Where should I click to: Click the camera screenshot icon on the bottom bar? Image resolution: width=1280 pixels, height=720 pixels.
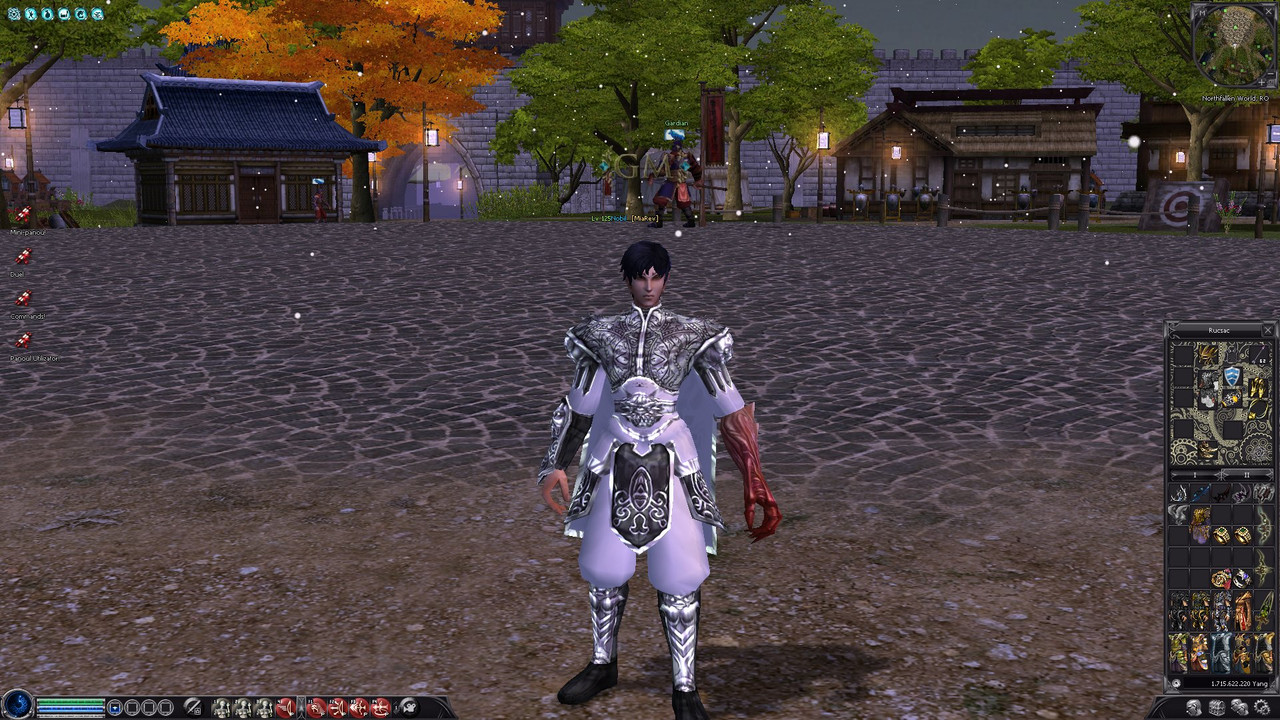[410, 707]
